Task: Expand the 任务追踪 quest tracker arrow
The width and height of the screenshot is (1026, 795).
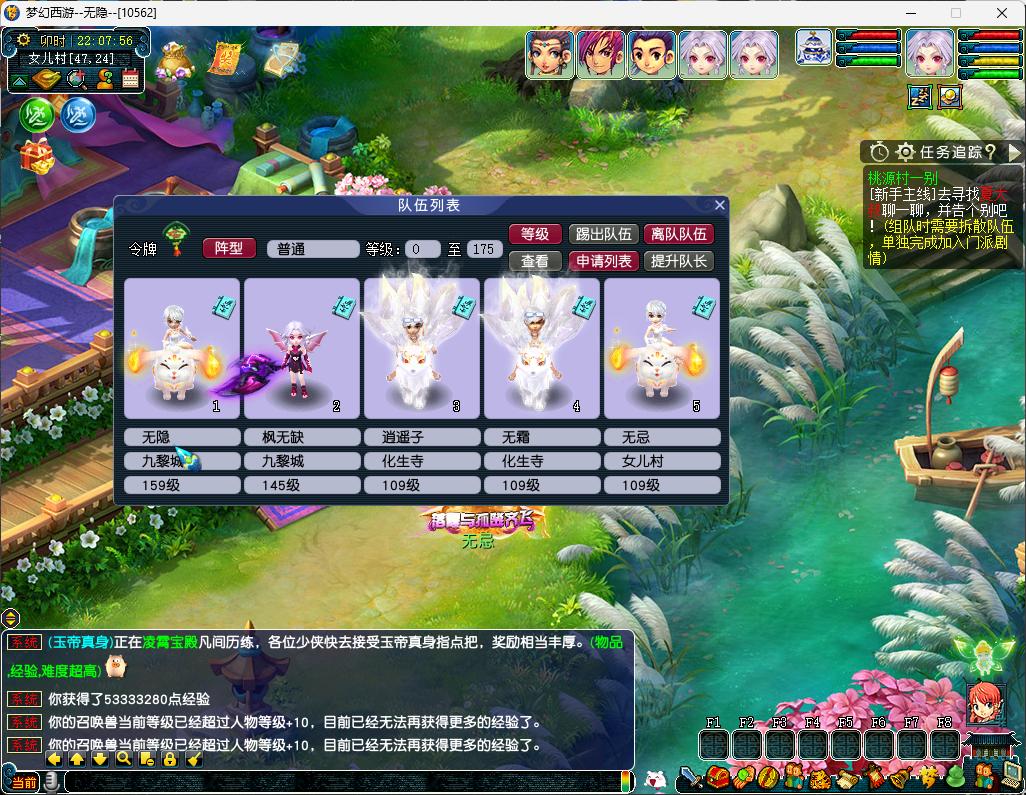Action: pos(1014,152)
